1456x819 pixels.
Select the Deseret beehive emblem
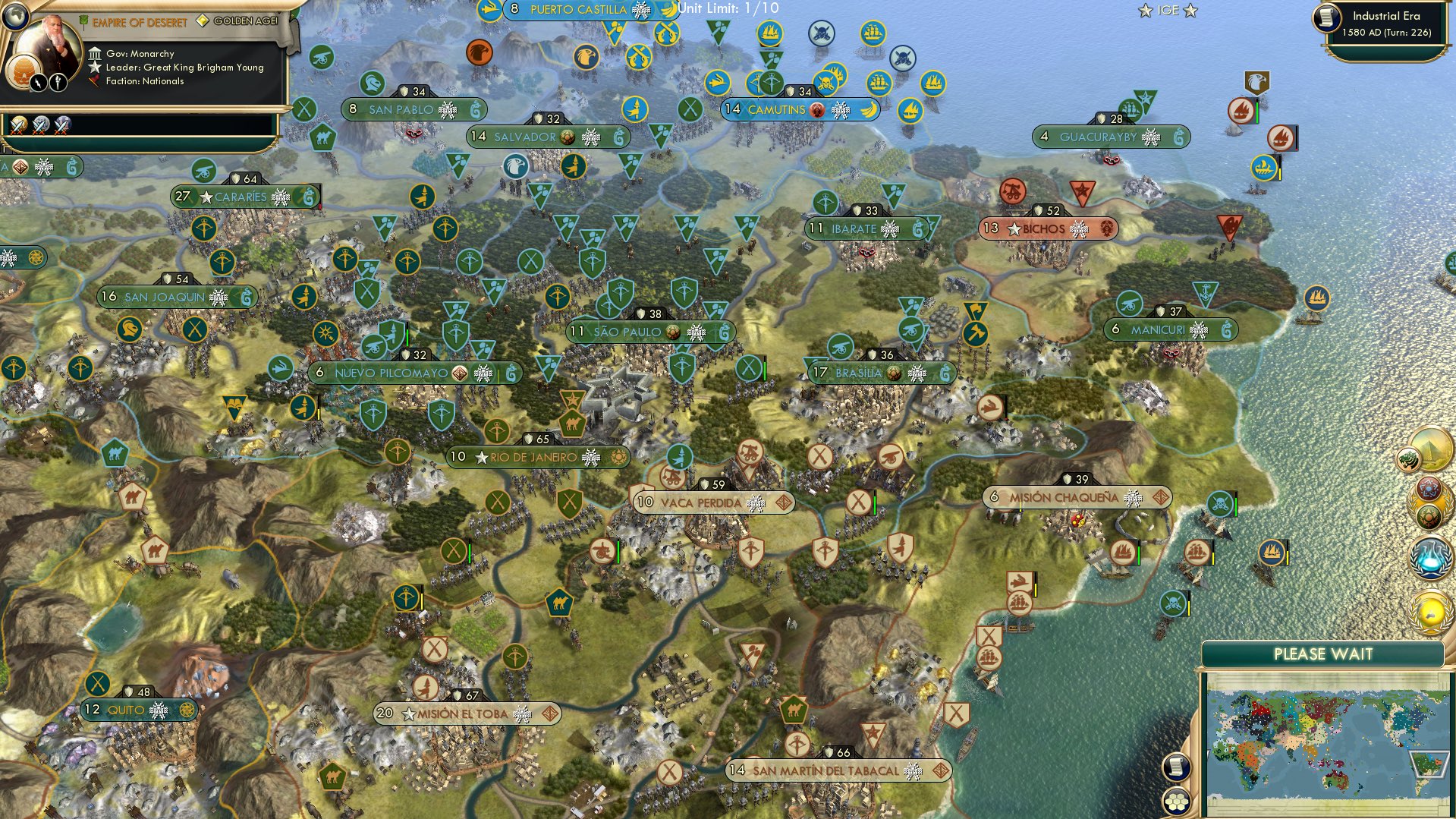click(x=22, y=71)
